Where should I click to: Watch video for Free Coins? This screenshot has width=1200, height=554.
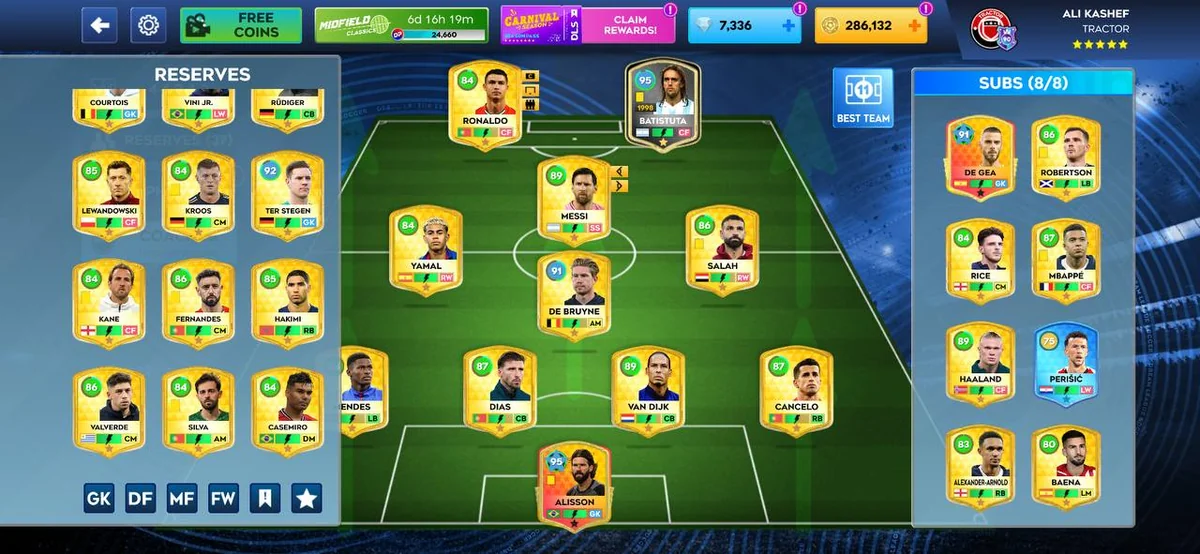pyautogui.click(x=241, y=25)
